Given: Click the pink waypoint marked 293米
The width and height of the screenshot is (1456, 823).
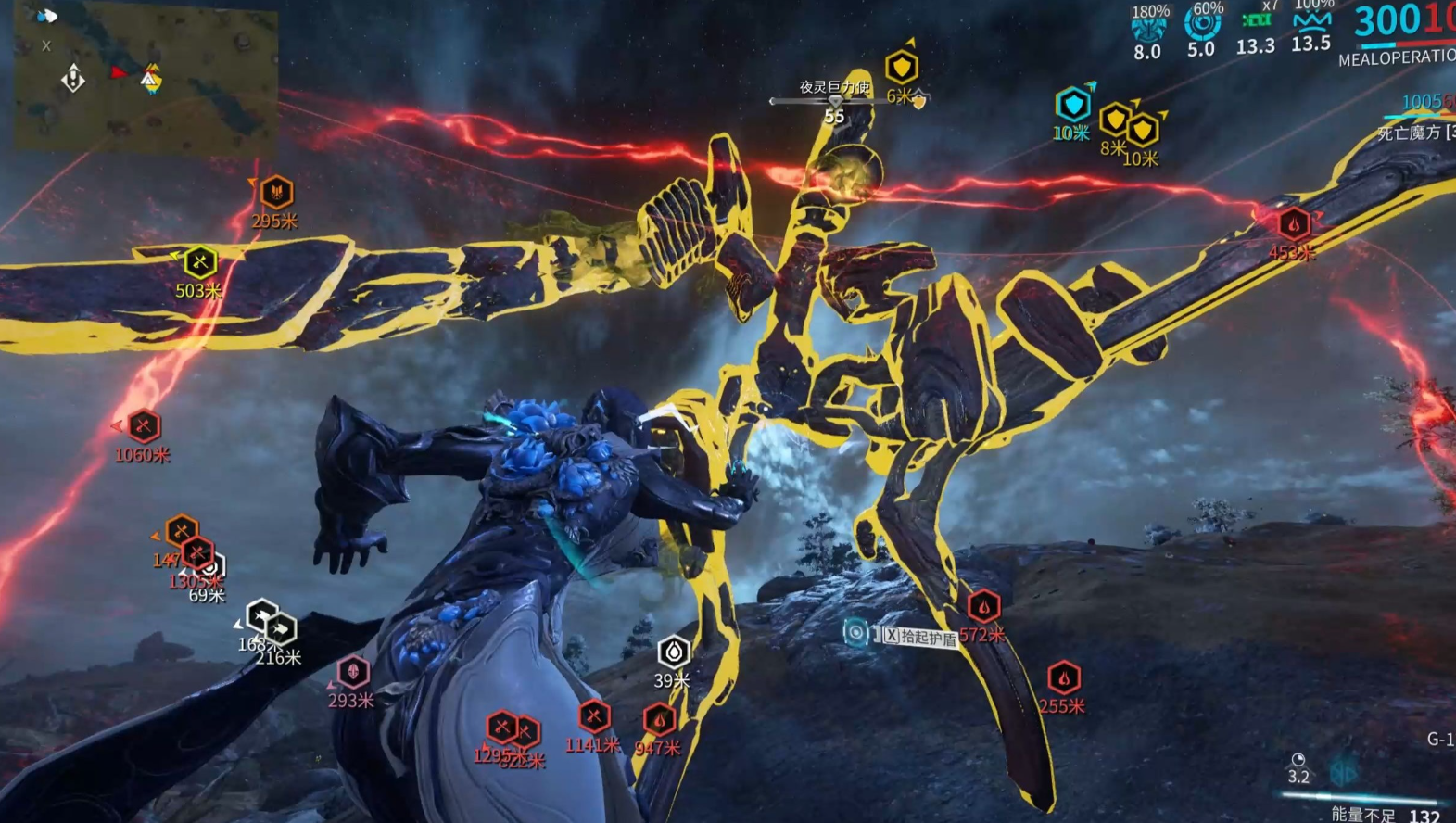Looking at the screenshot, I should pos(353,672).
